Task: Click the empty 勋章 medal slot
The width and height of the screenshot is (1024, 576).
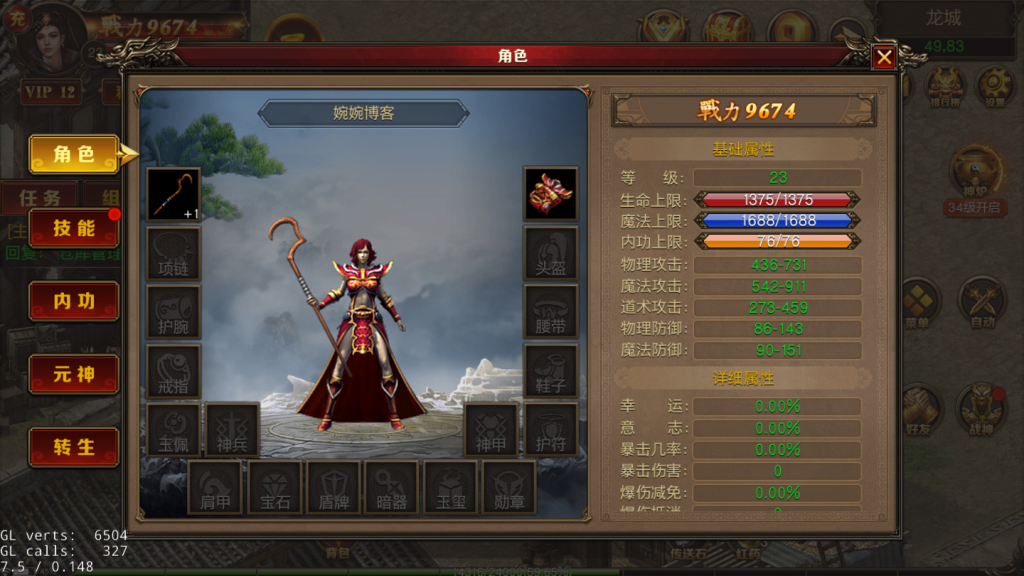Action: pyautogui.click(x=509, y=487)
